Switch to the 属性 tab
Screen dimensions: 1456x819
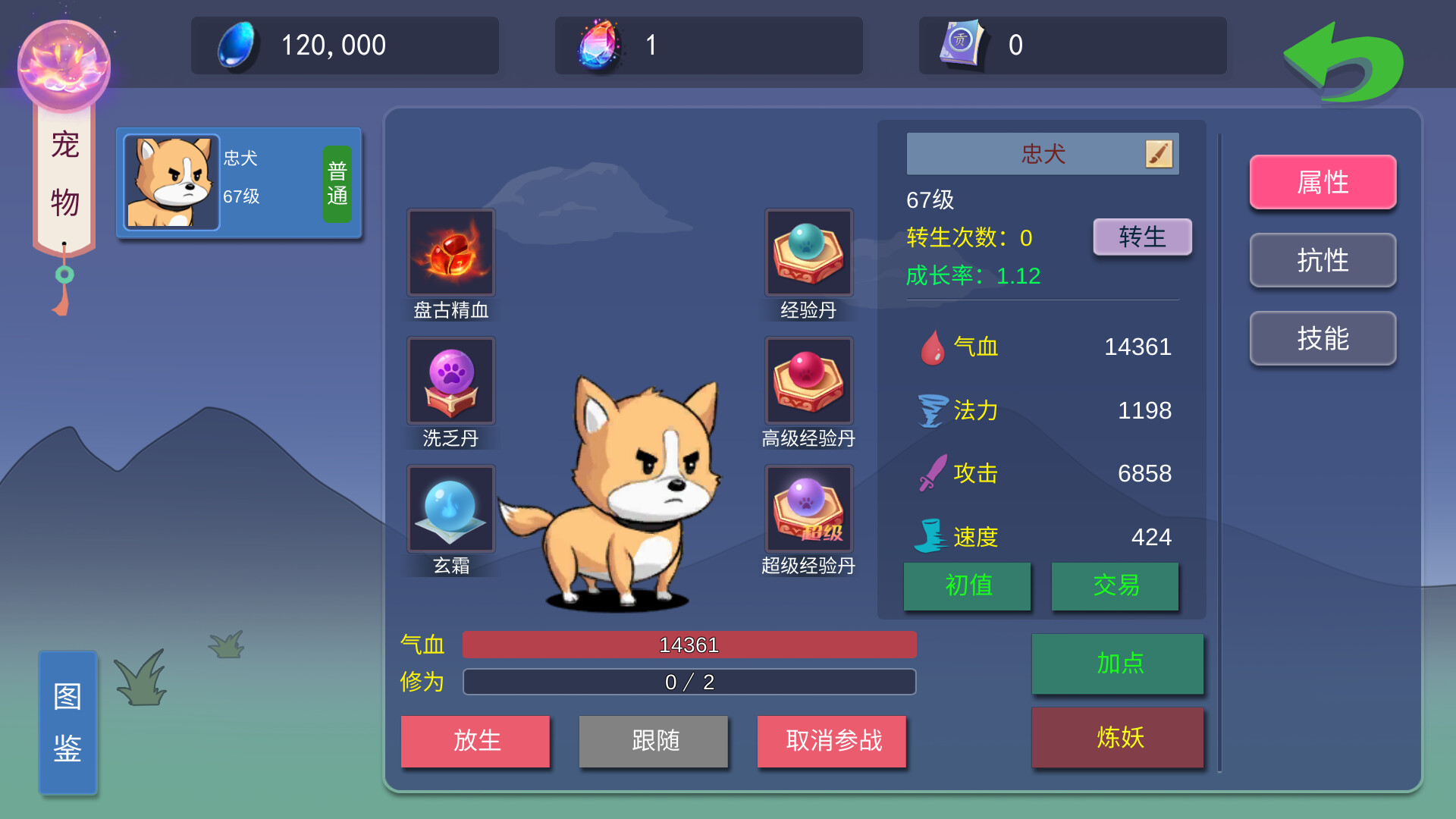[1322, 182]
